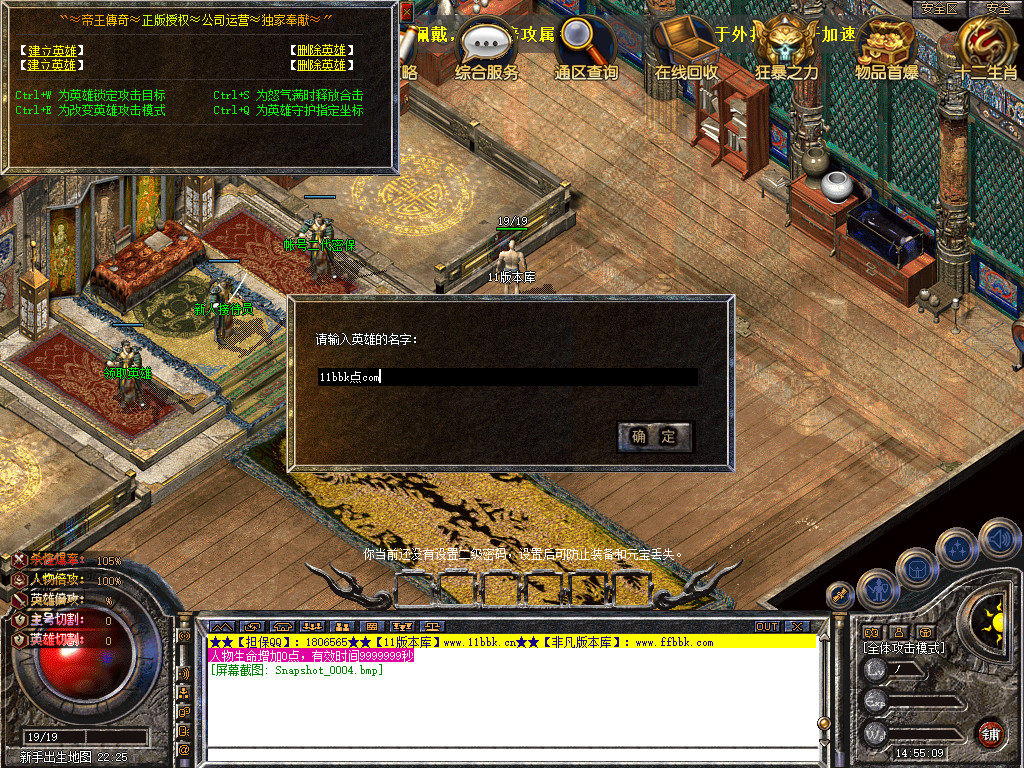Image resolution: width=1024 pixels, height=768 pixels.
Task: Click the OUT button above chat
Action: pyautogui.click(x=767, y=626)
